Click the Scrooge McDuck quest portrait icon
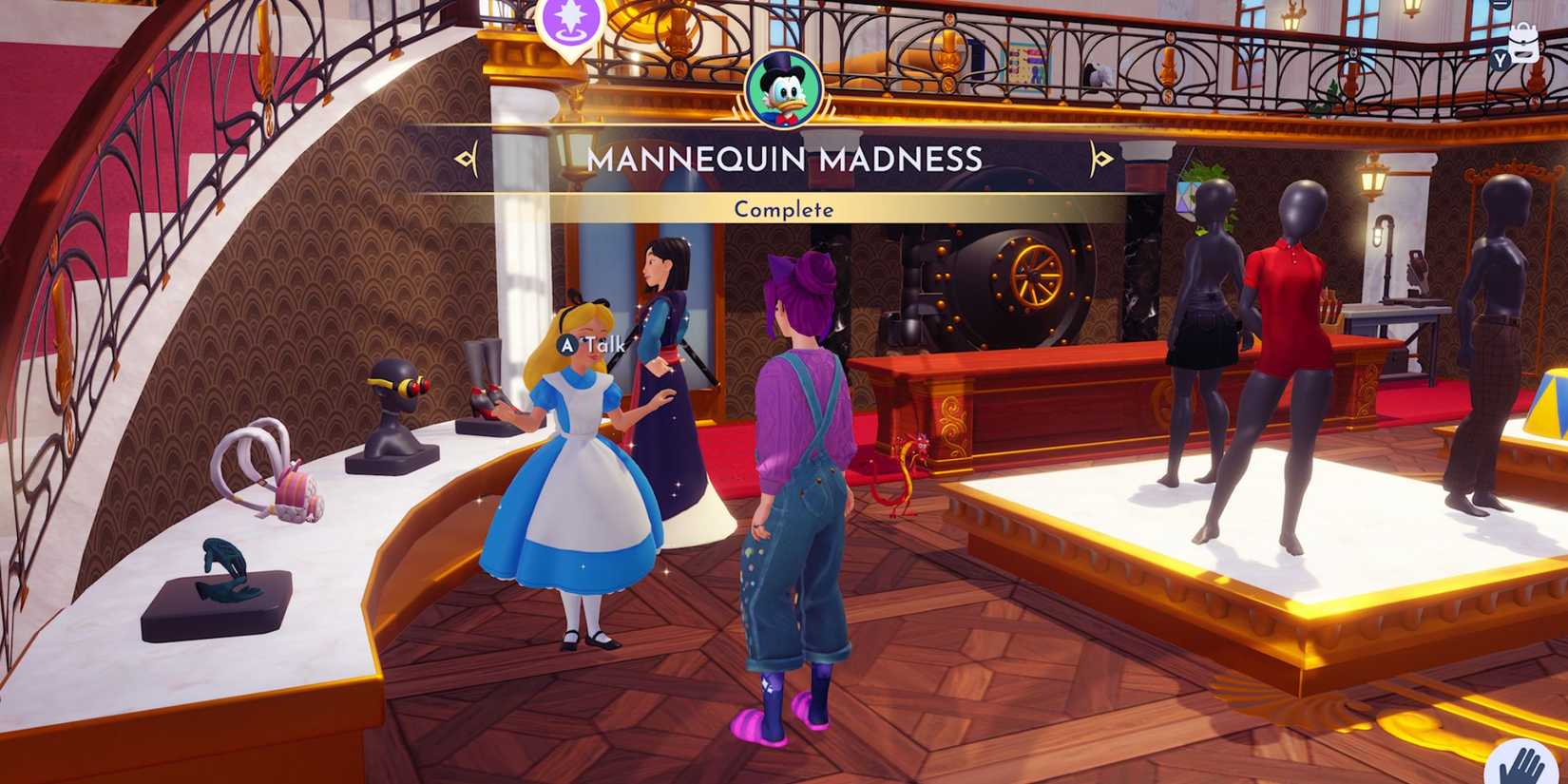The width and height of the screenshot is (1568, 784). click(x=782, y=90)
